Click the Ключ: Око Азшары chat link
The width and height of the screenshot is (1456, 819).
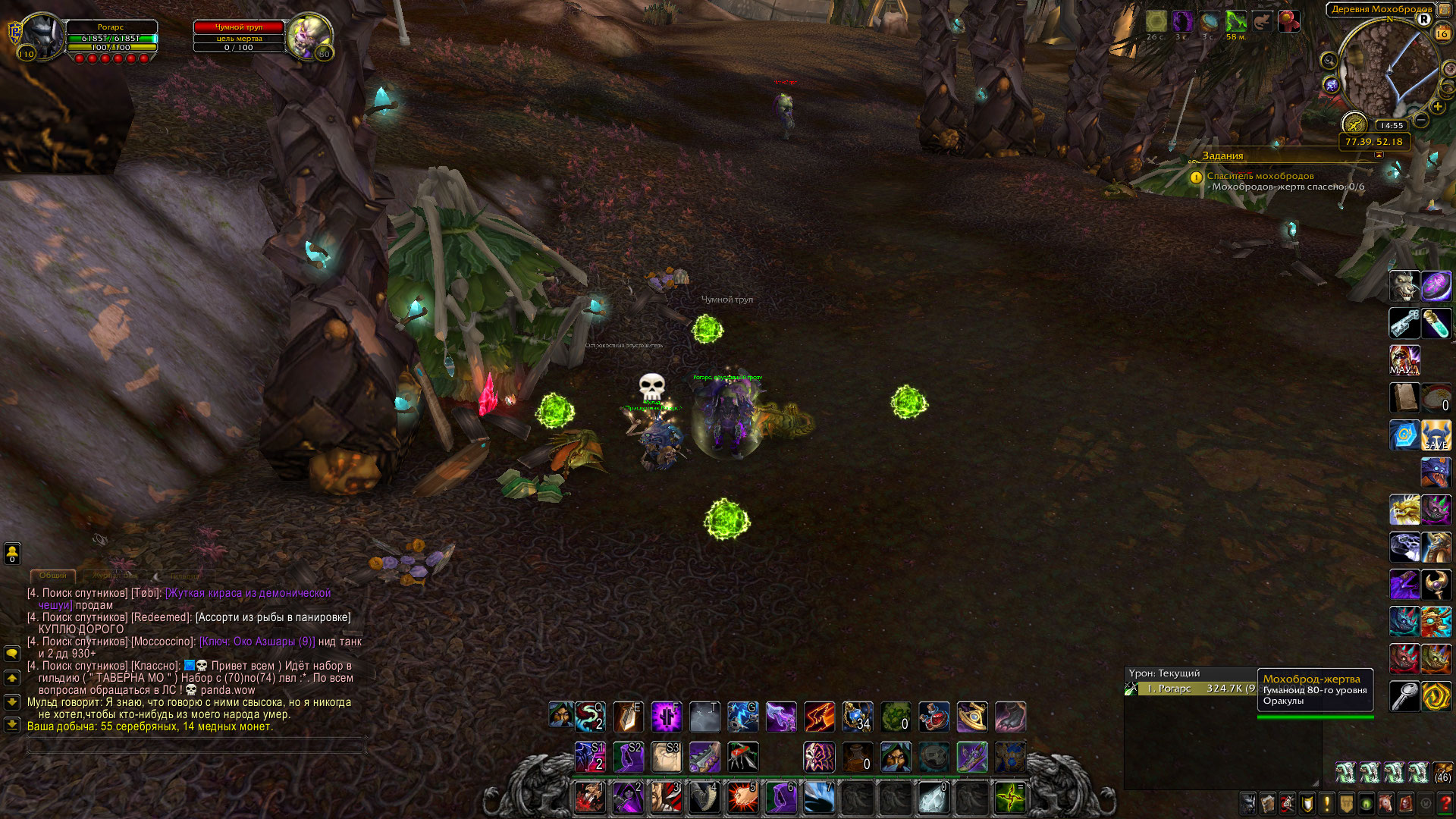tap(257, 642)
